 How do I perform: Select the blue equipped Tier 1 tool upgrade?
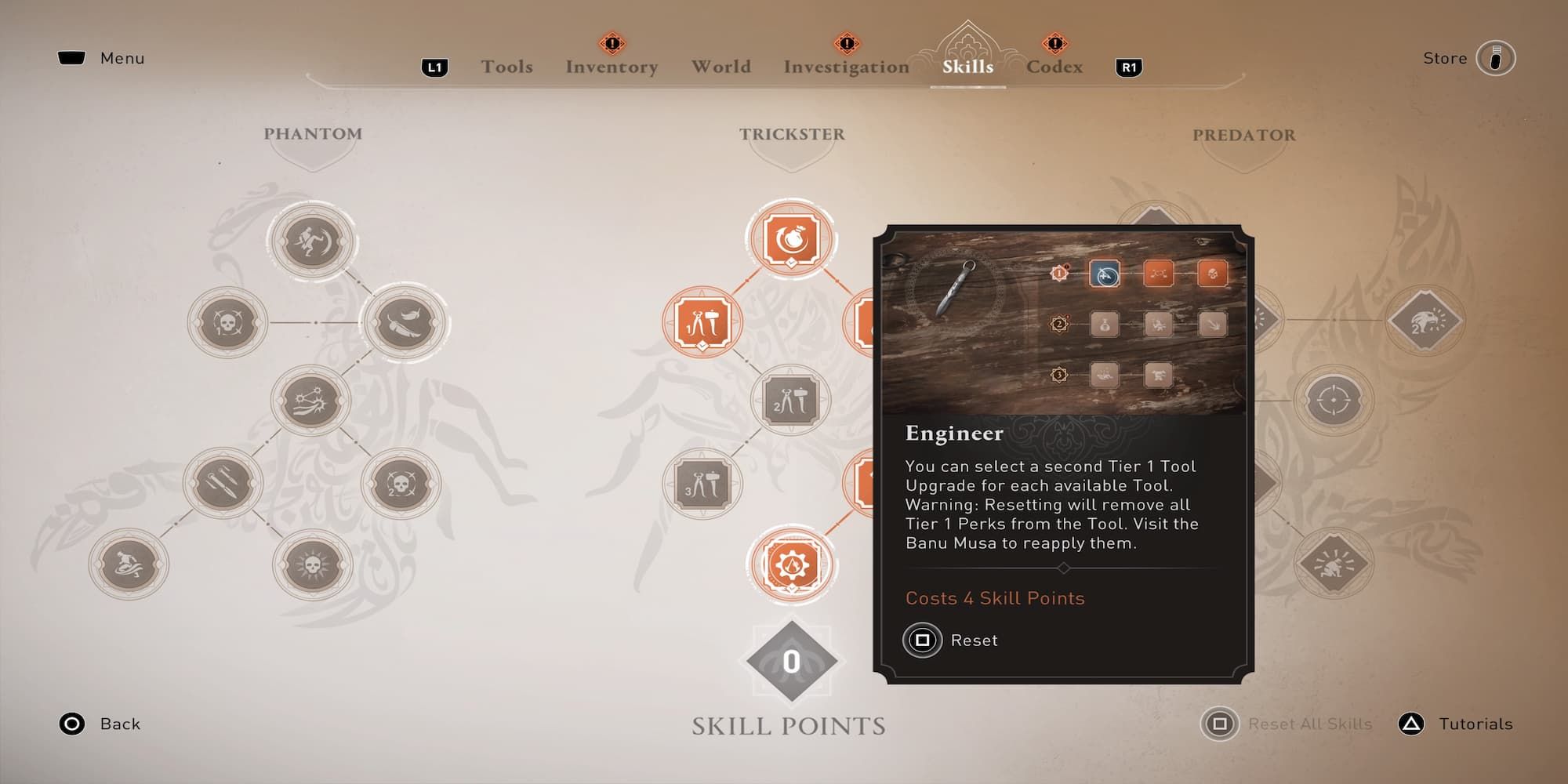tap(1105, 274)
